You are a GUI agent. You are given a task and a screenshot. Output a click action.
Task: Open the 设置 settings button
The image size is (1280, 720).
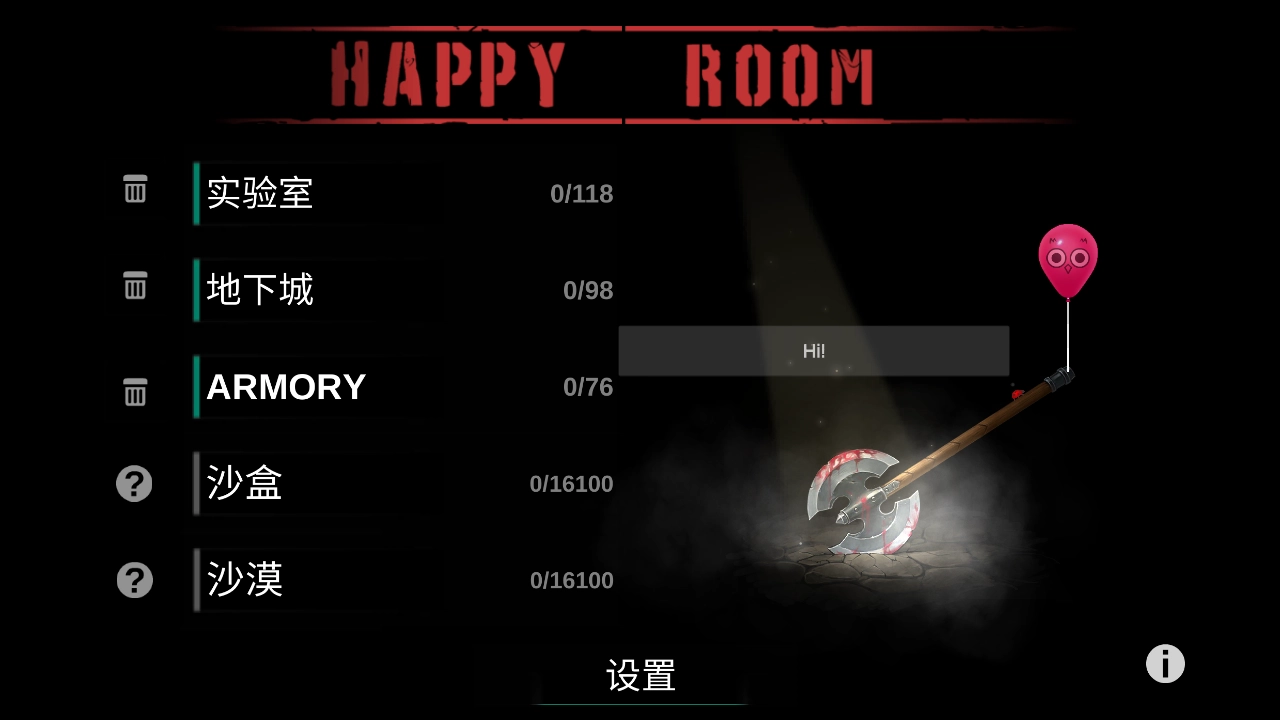tap(640, 676)
